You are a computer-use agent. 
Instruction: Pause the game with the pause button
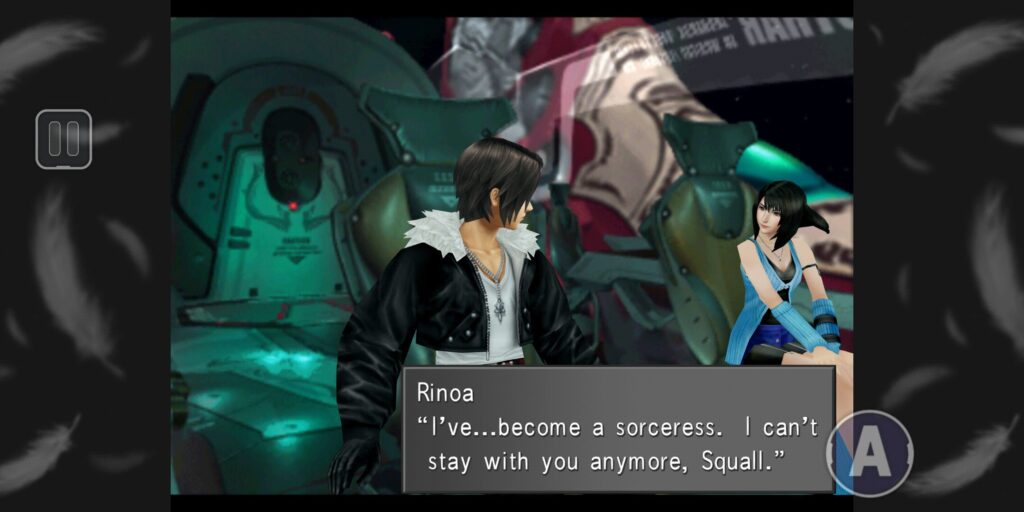coord(63,139)
